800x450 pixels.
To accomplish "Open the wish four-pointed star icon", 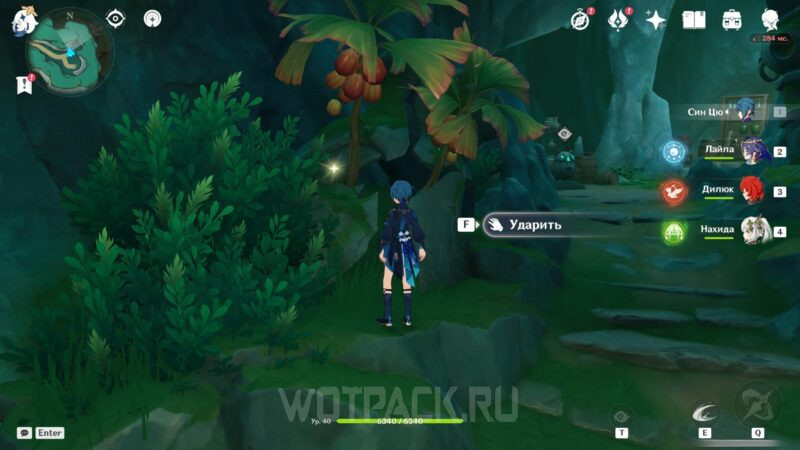I will pos(656,19).
